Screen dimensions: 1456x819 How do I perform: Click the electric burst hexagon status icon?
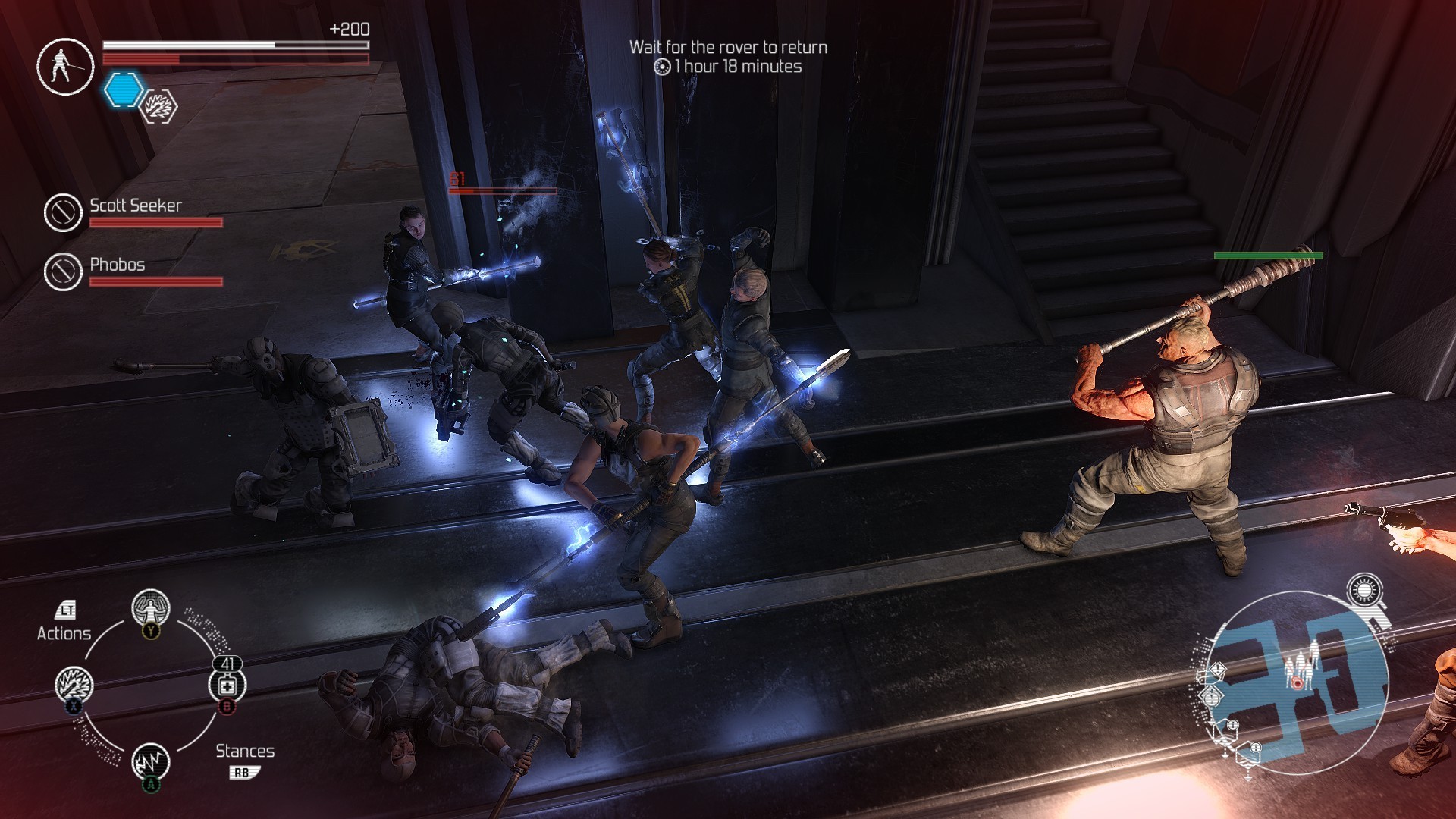tap(159, 106)
